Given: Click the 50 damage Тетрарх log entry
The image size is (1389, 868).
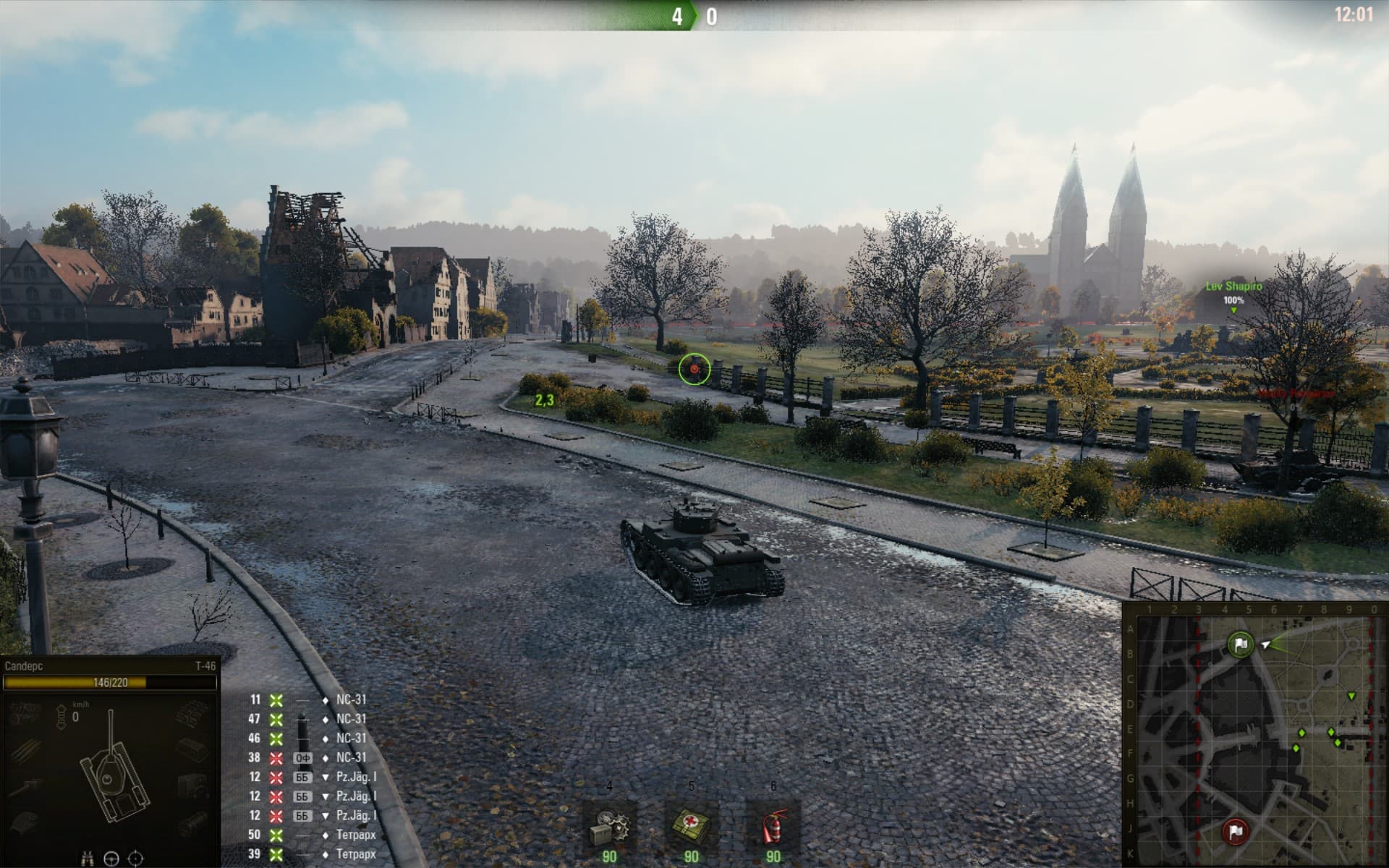Looking at the screenshot, I should (x=311, y=835).
